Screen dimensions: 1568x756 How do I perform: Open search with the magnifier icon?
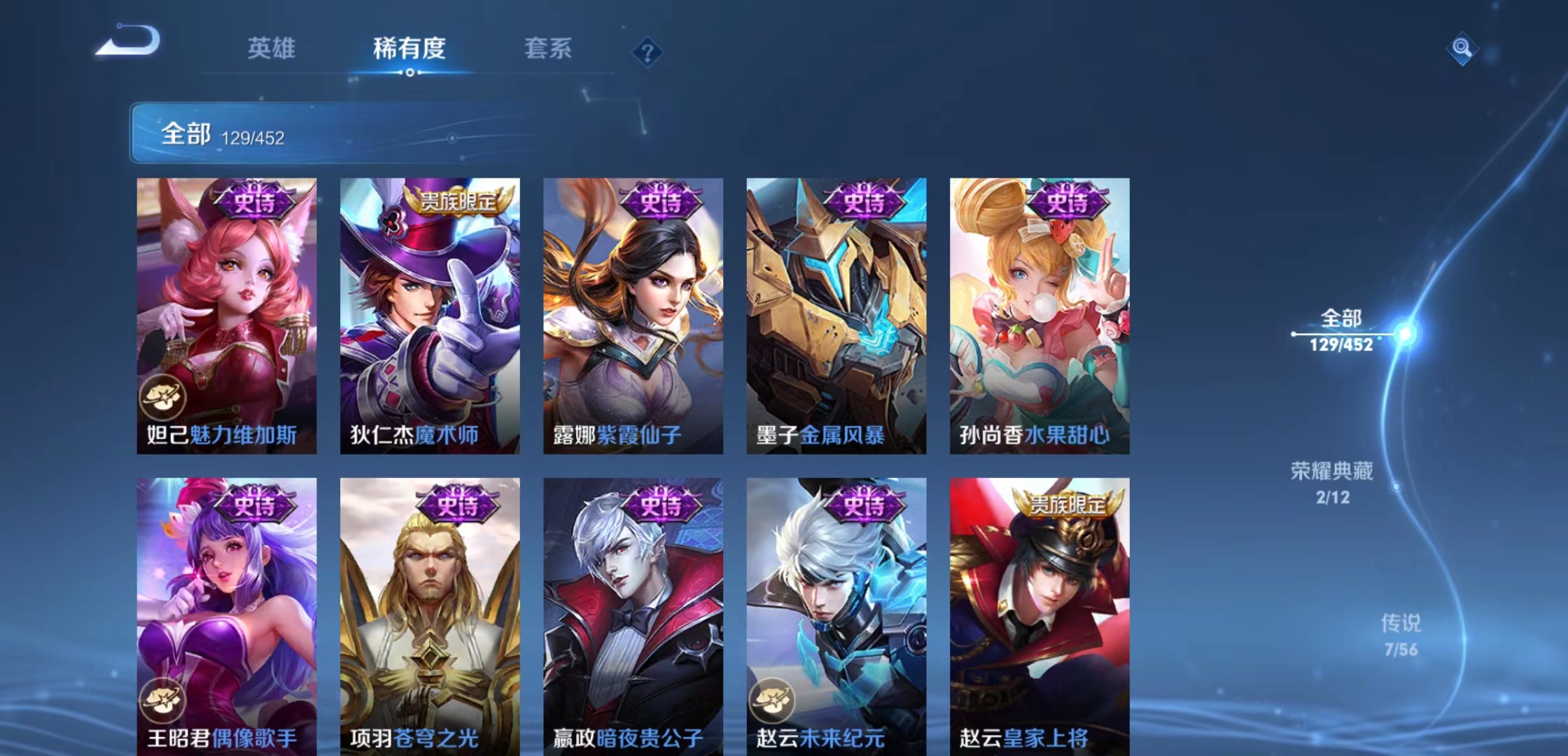pyautogui.click(x=1461, y=50)
